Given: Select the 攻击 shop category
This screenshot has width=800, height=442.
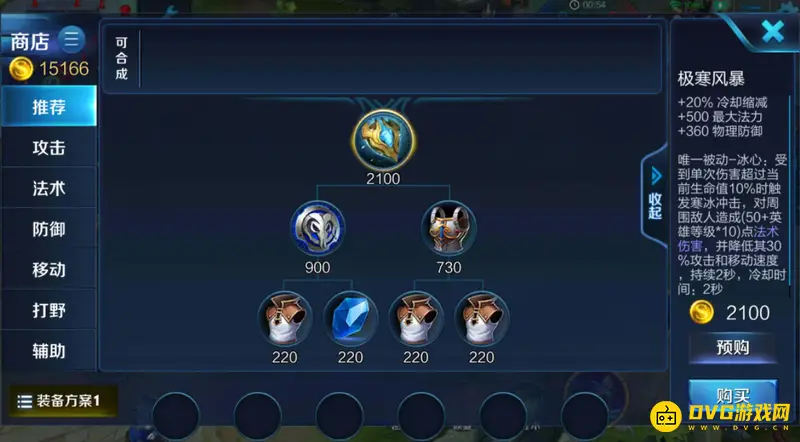Looking at the screenshot, I should (49, 147).
